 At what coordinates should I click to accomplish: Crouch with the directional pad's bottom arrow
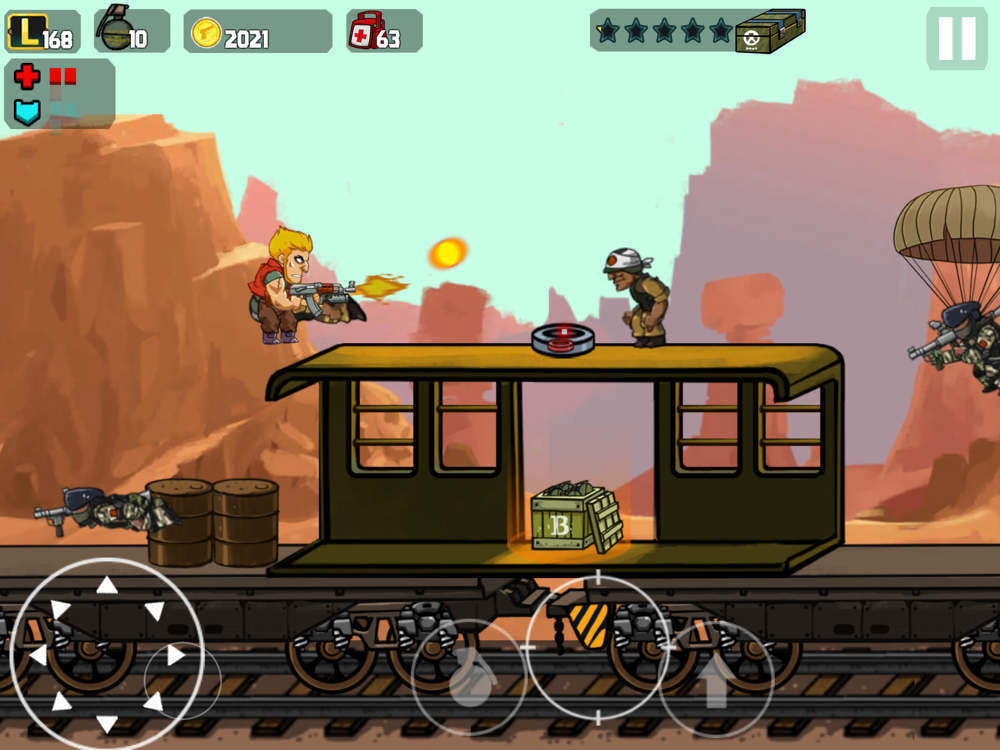coord(106,724)
